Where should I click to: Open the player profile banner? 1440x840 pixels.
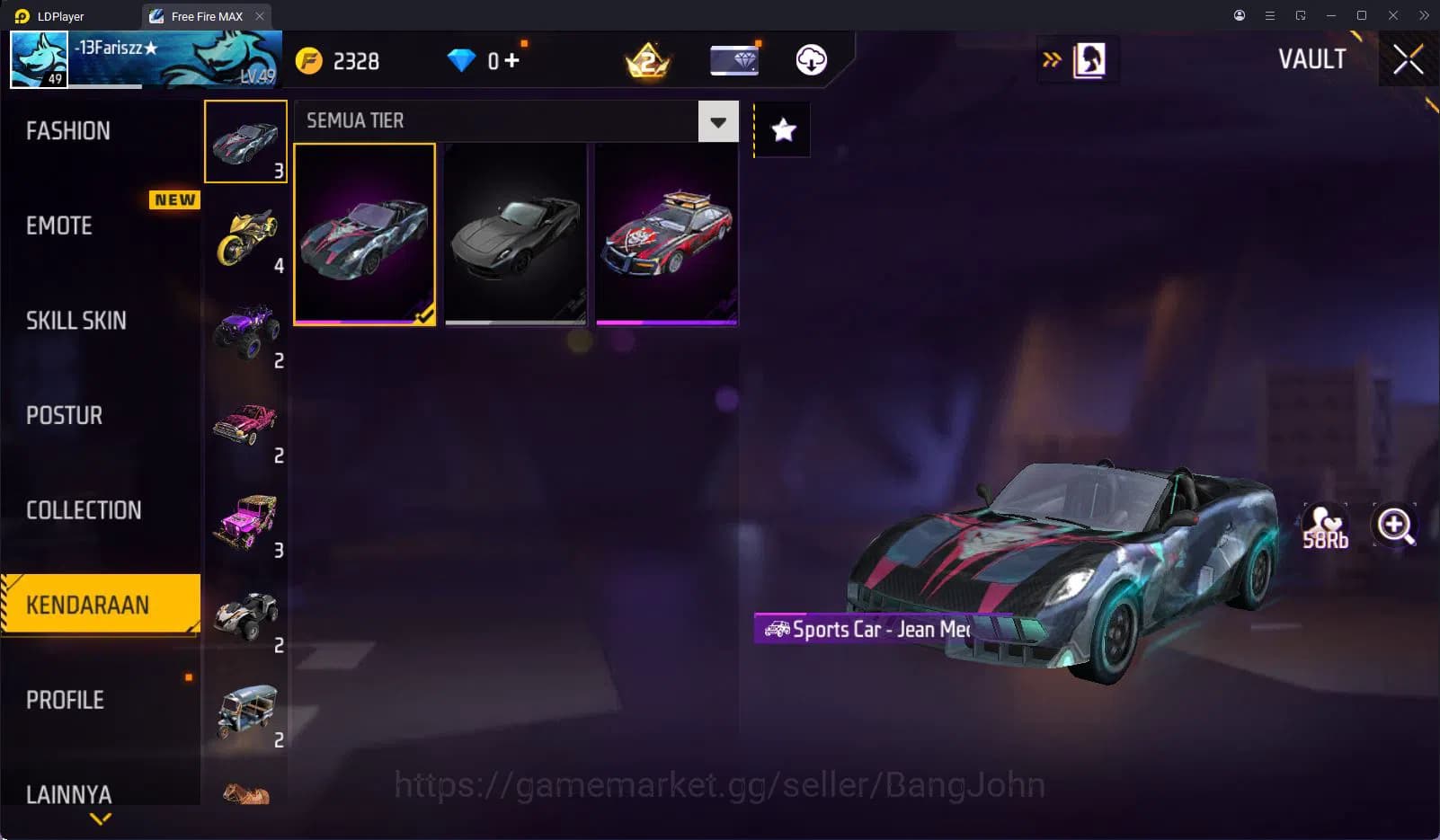click(146, 59)
